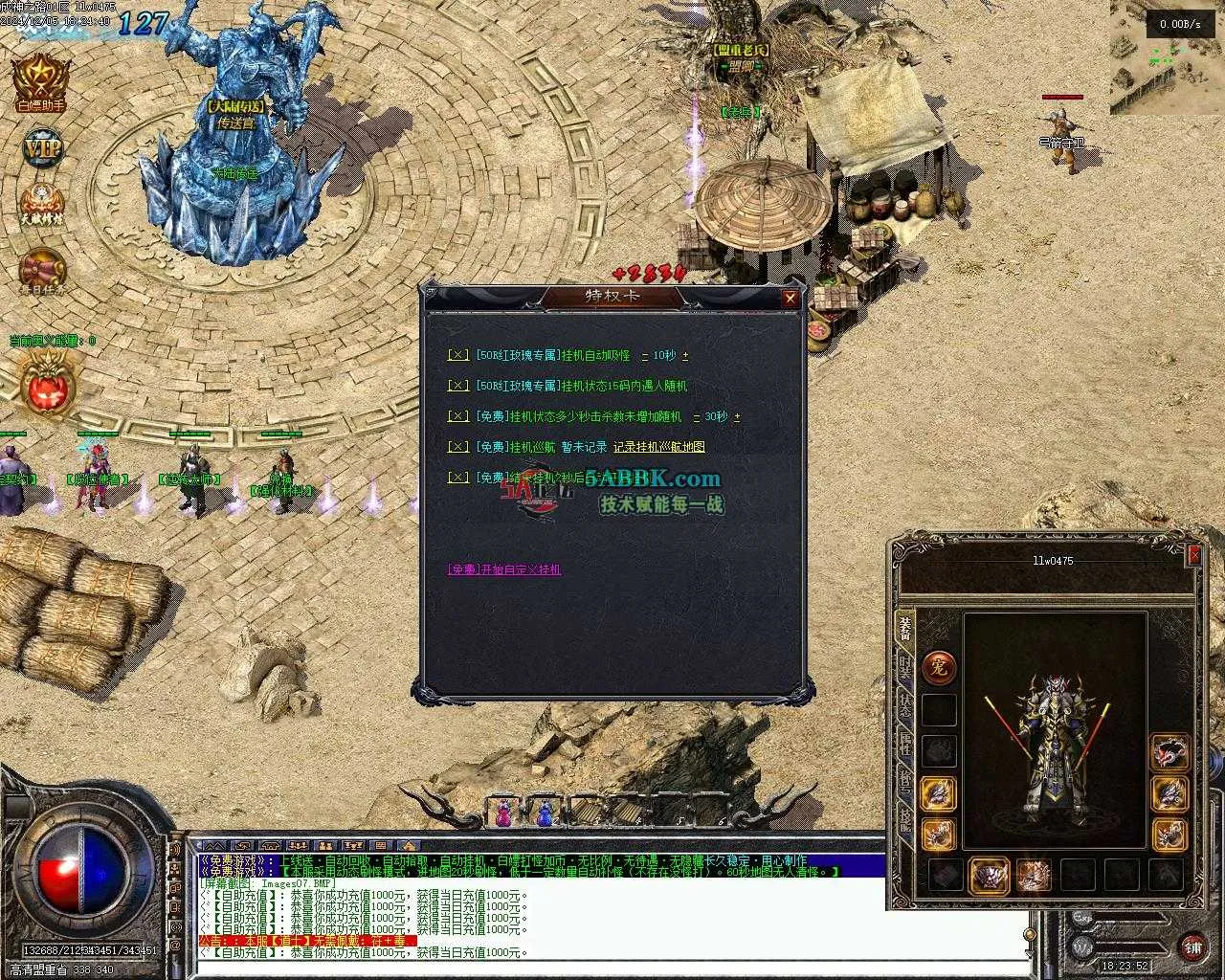Switch to the 状态 status tab
Screen dimensions: 1225x980
pyautogui.click(x=904, y=706)
